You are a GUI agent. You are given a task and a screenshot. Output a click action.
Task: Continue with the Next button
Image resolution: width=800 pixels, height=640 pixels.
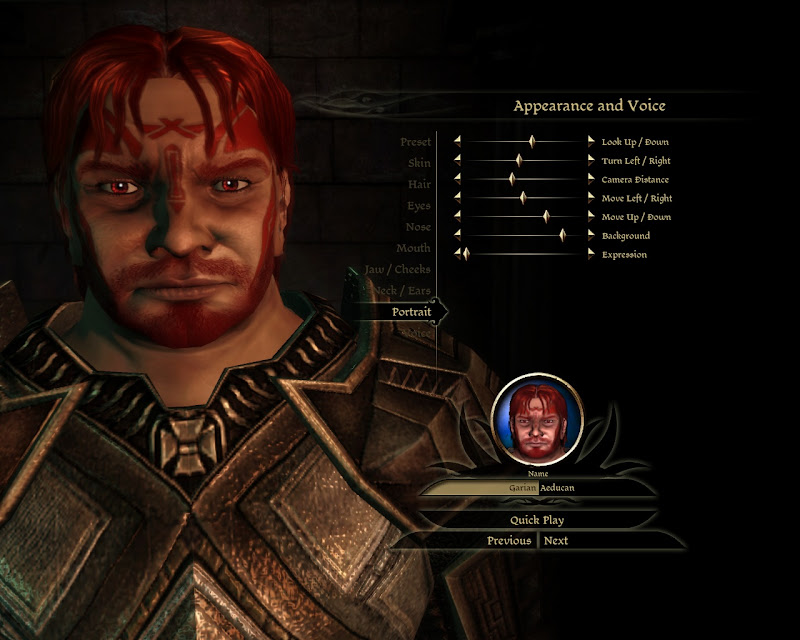[556, 541]
